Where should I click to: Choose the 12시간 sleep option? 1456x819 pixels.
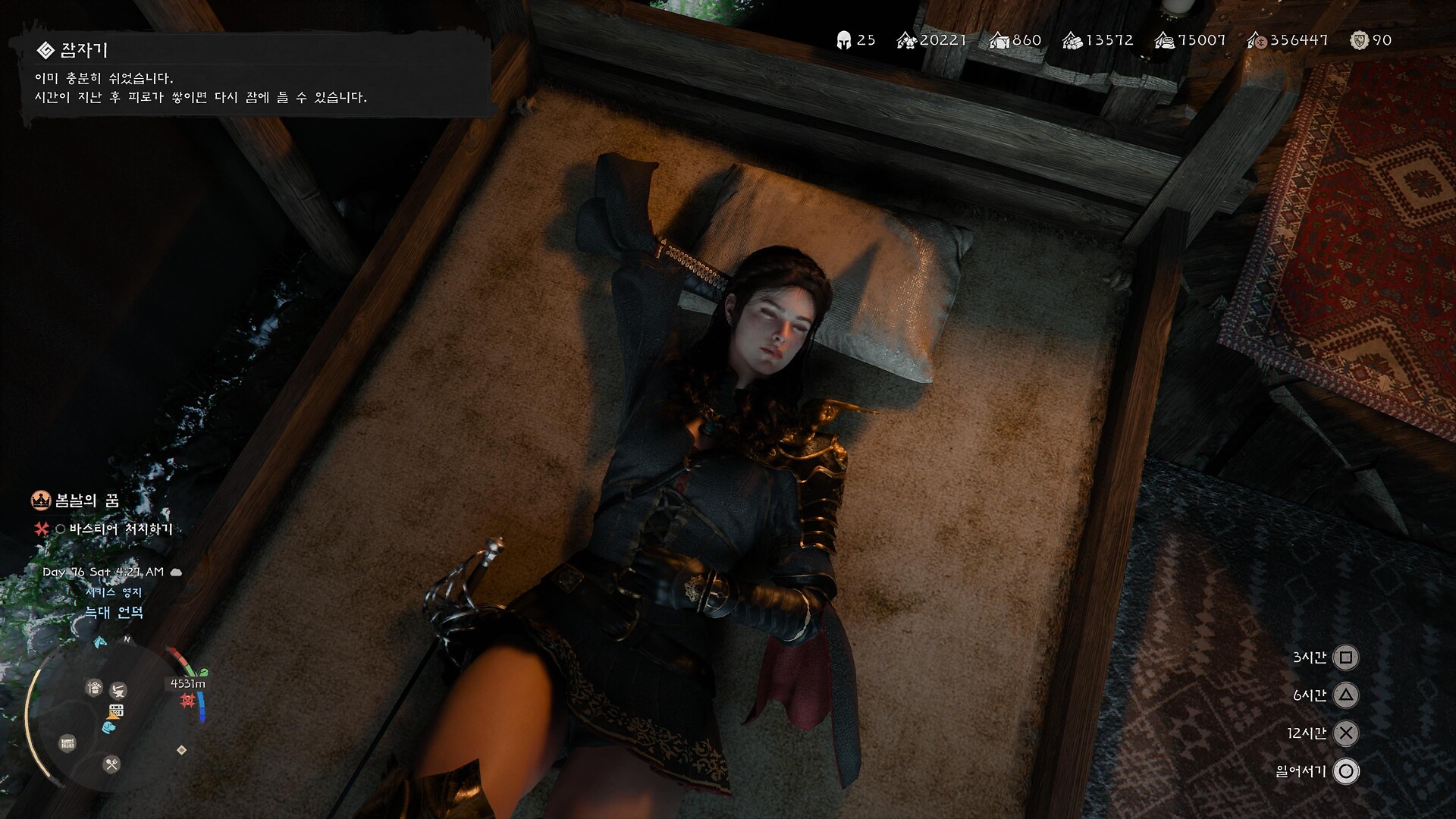coord(1345,733)
